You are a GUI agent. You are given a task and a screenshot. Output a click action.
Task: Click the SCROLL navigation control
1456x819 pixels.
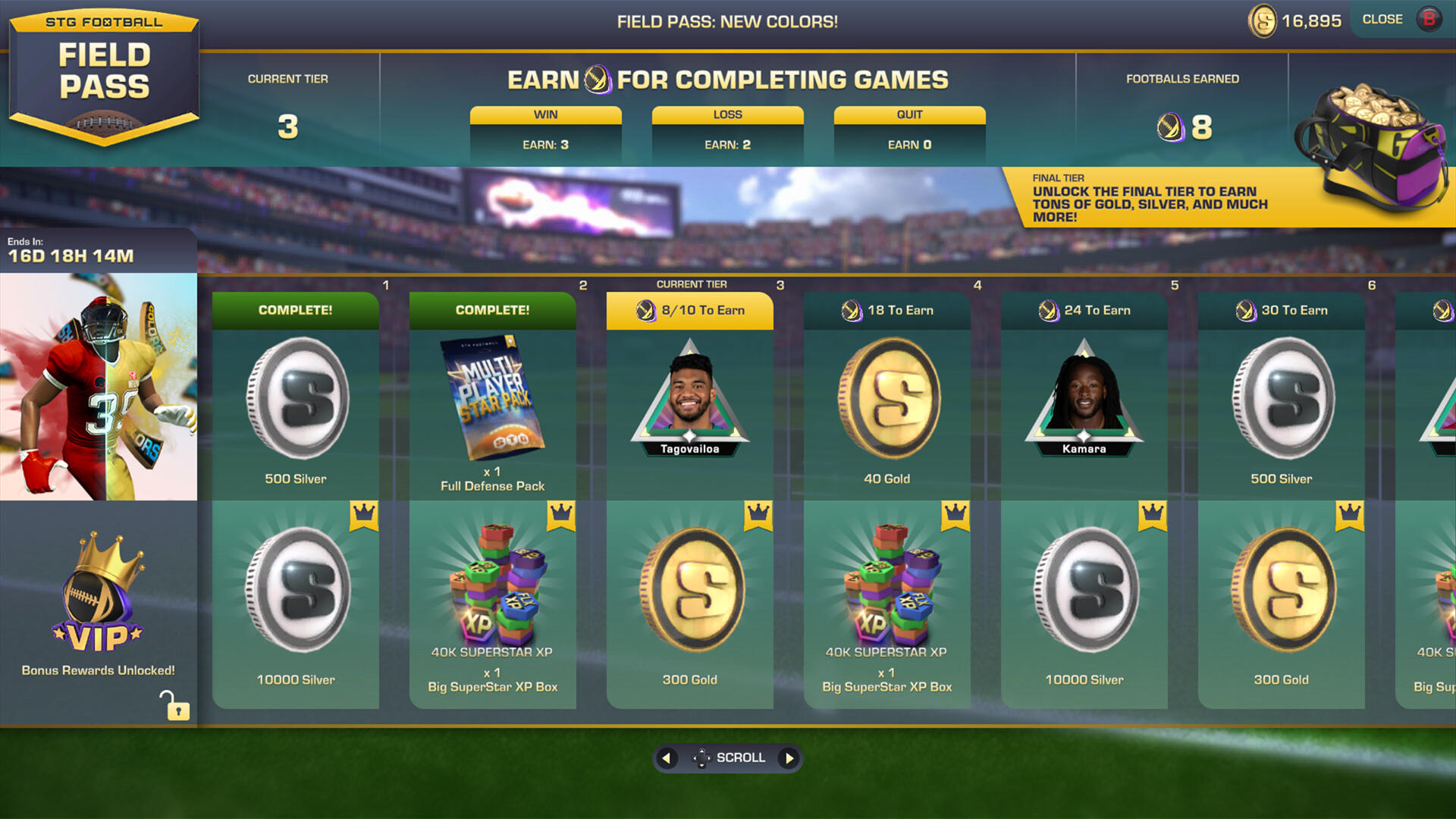click(728, 758)
